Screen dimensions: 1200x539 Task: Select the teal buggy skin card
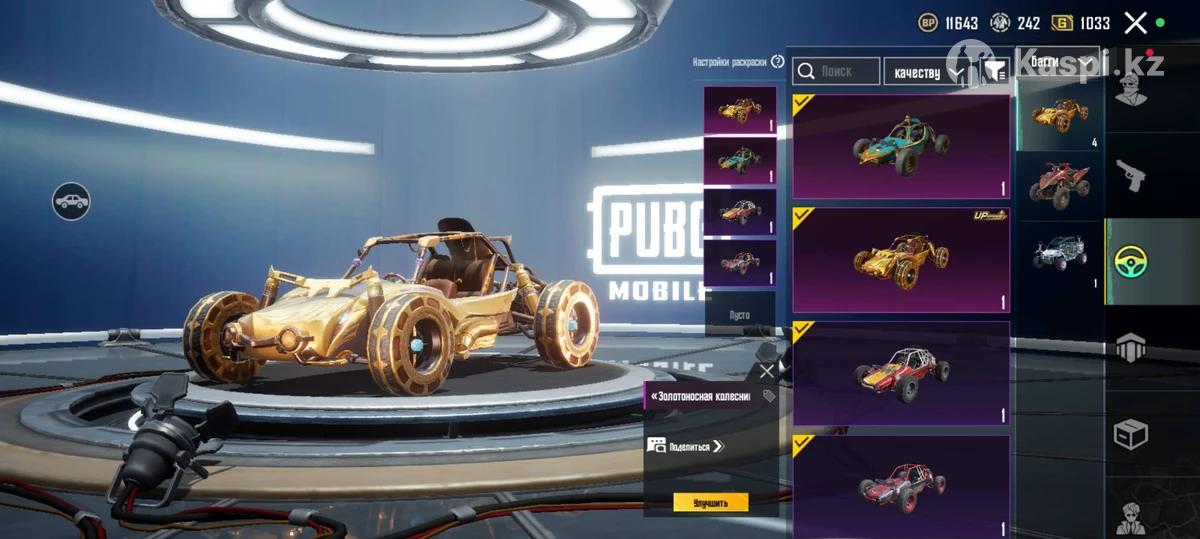(x=900, y=147)
